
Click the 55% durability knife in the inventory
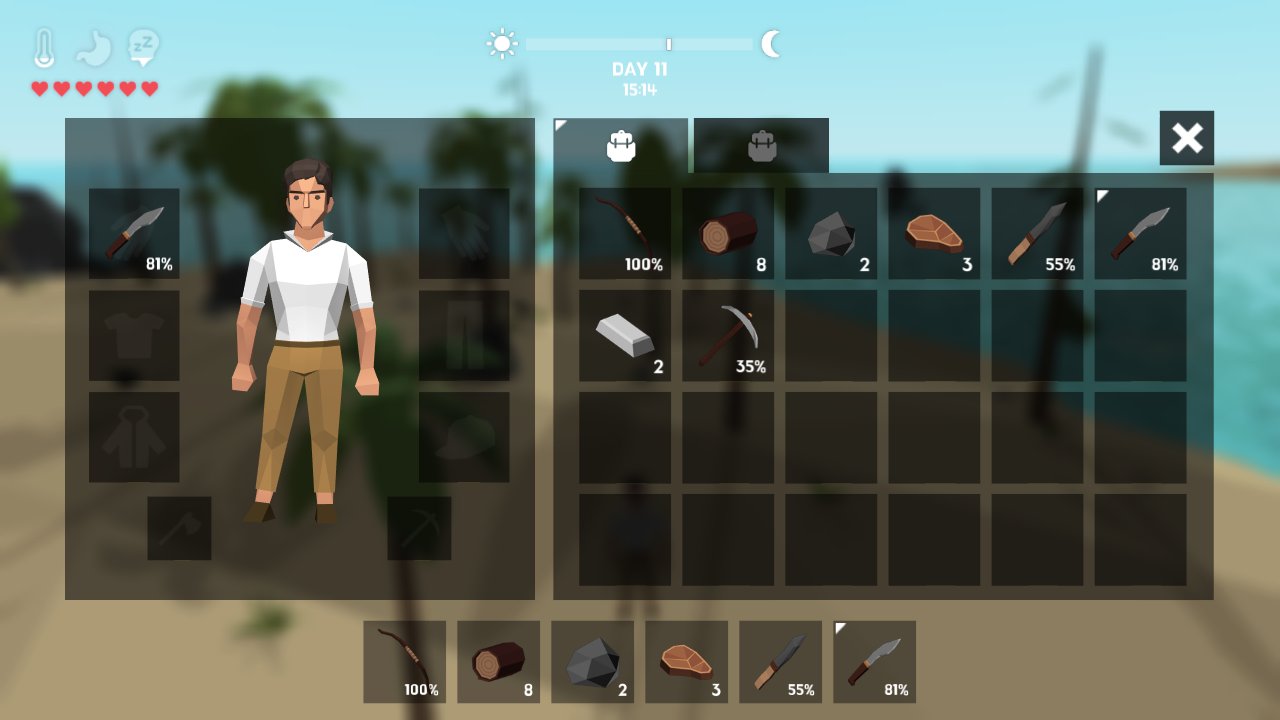click(1037, 234)
